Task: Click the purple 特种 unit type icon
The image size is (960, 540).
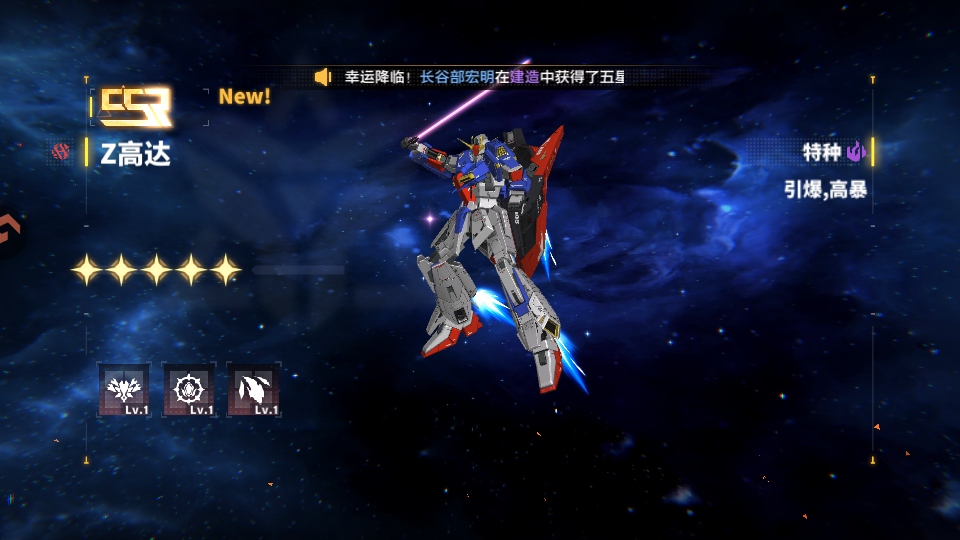Action: [856, 152]
